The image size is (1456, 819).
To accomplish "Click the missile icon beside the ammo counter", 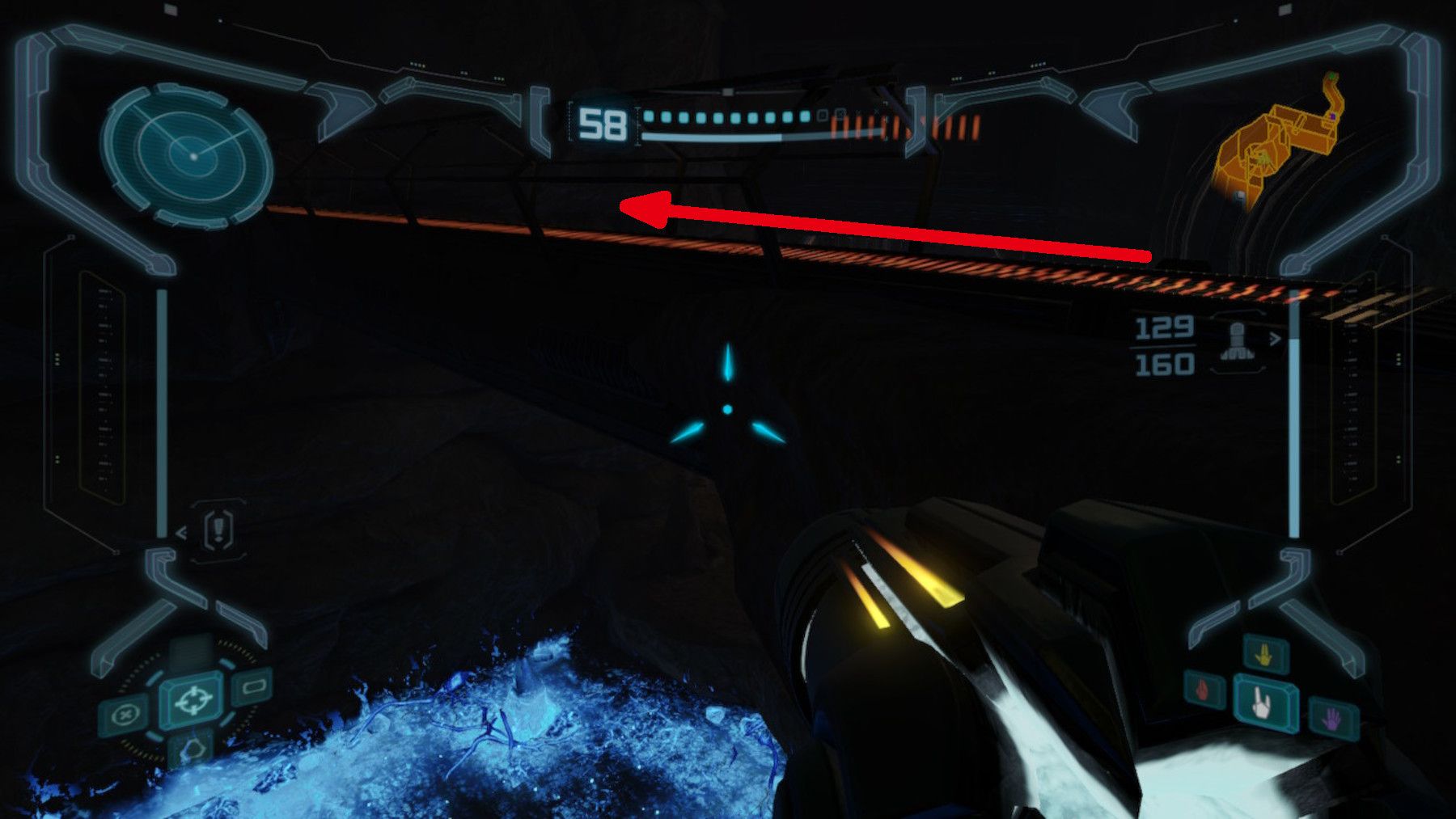I will pos(1236,340).
